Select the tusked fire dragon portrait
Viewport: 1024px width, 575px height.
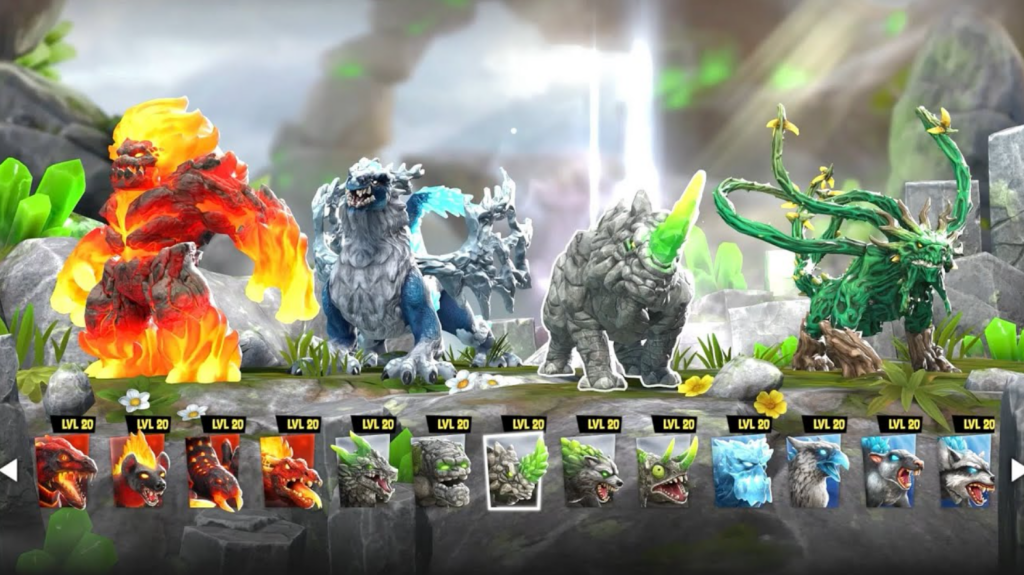point(290,471)
